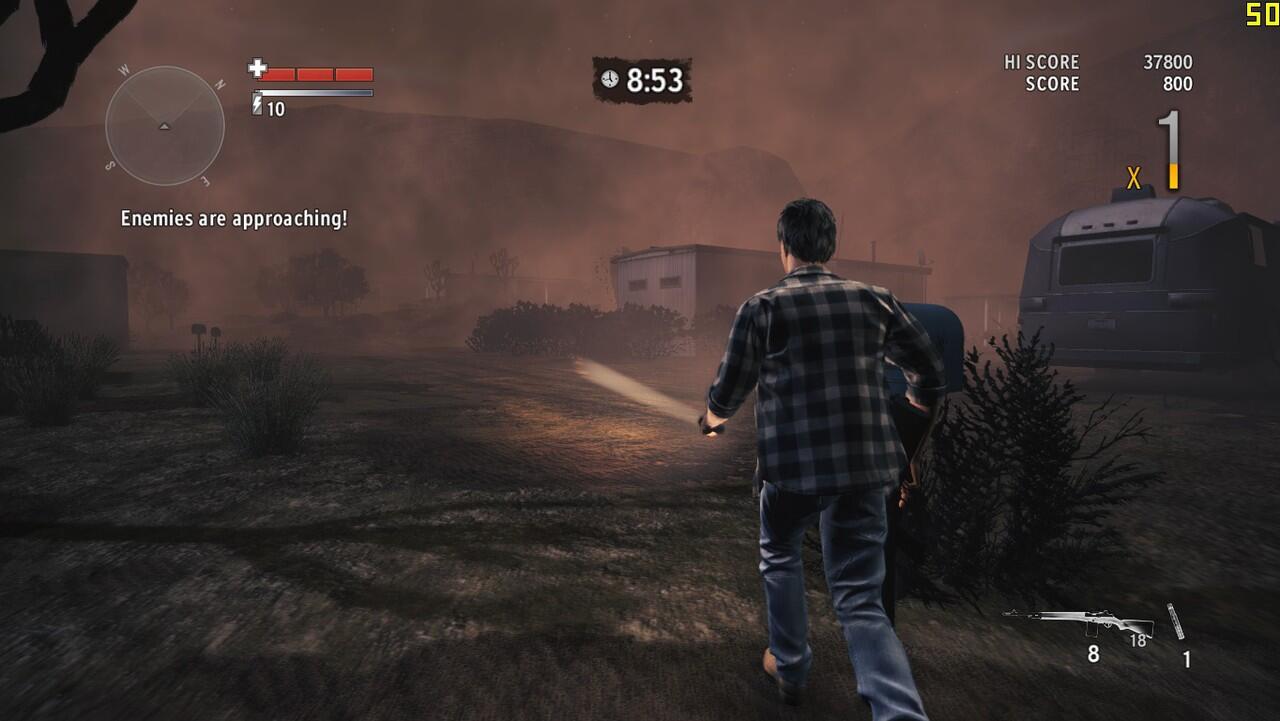Screen dimensions: 1280x721
Task: Select the flare item icon
Action: 1177,622
